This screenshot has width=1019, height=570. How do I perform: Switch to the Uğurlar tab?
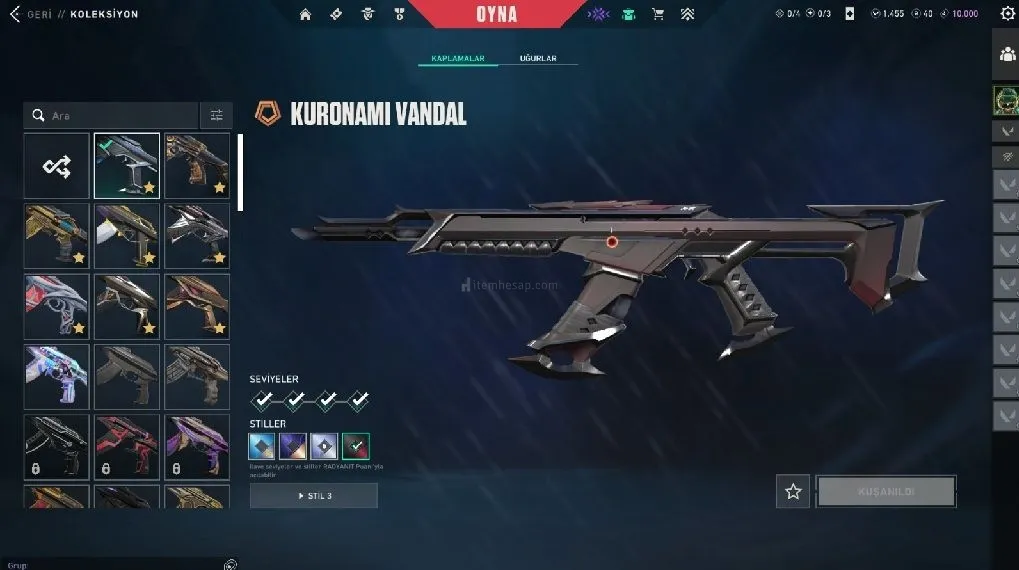click(x=538, y=59)
